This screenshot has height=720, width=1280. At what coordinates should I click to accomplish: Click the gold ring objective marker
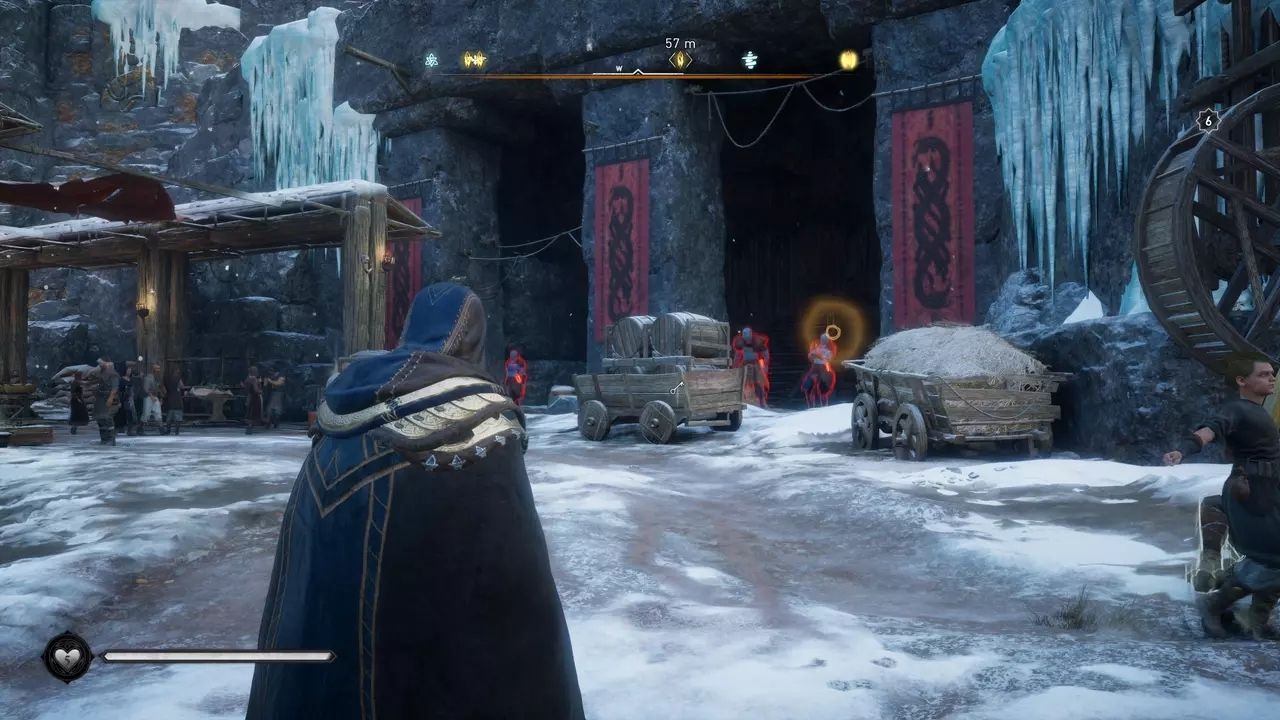point(832,331)
